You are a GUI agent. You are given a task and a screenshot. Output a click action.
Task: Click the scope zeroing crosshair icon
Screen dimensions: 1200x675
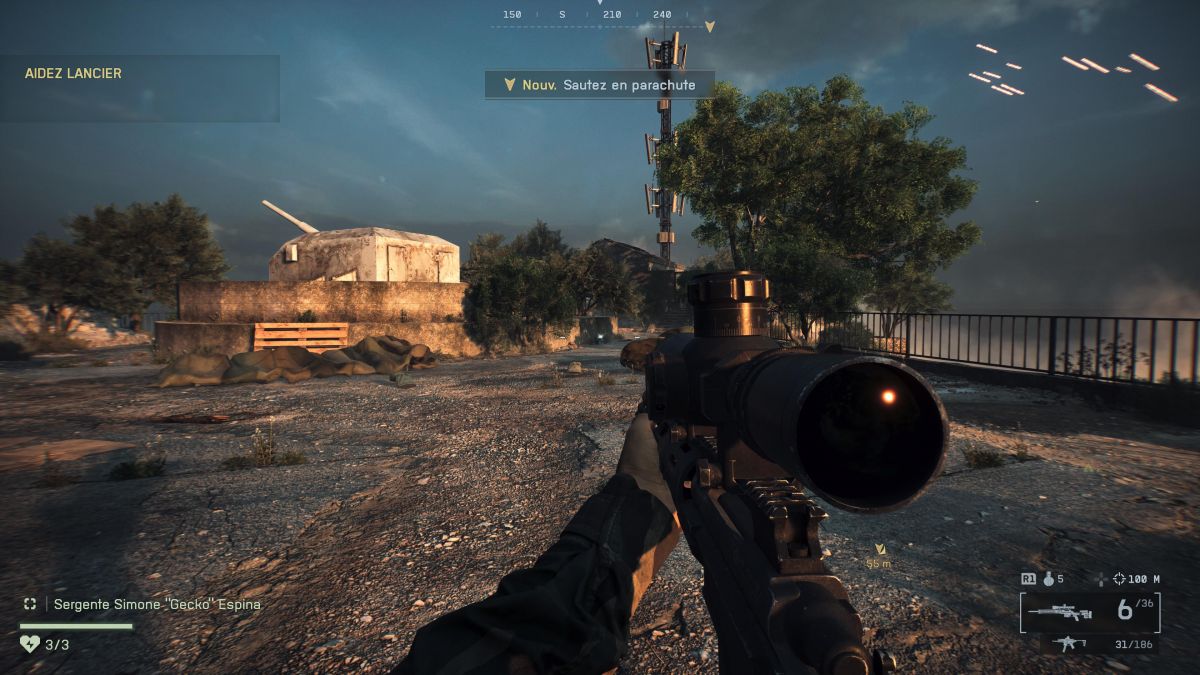coord(1118,579)
